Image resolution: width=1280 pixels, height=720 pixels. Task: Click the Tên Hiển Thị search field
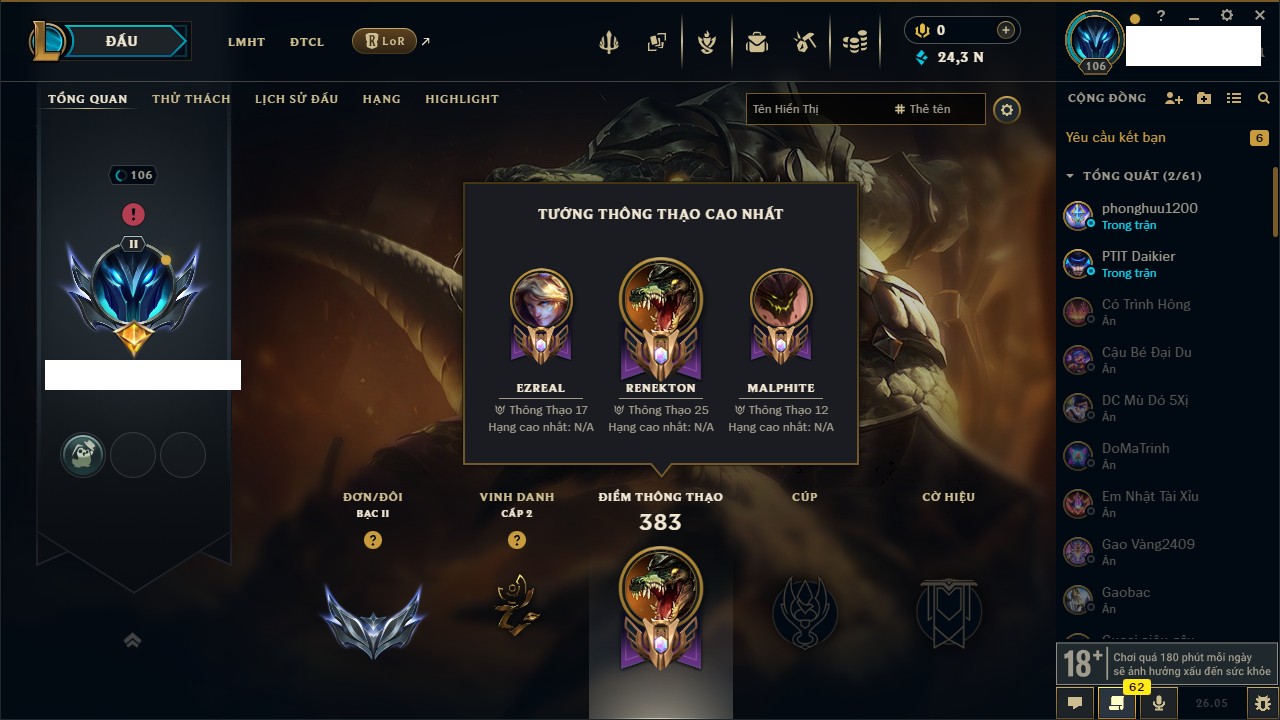pyautogui.click(x=815, y=109)
